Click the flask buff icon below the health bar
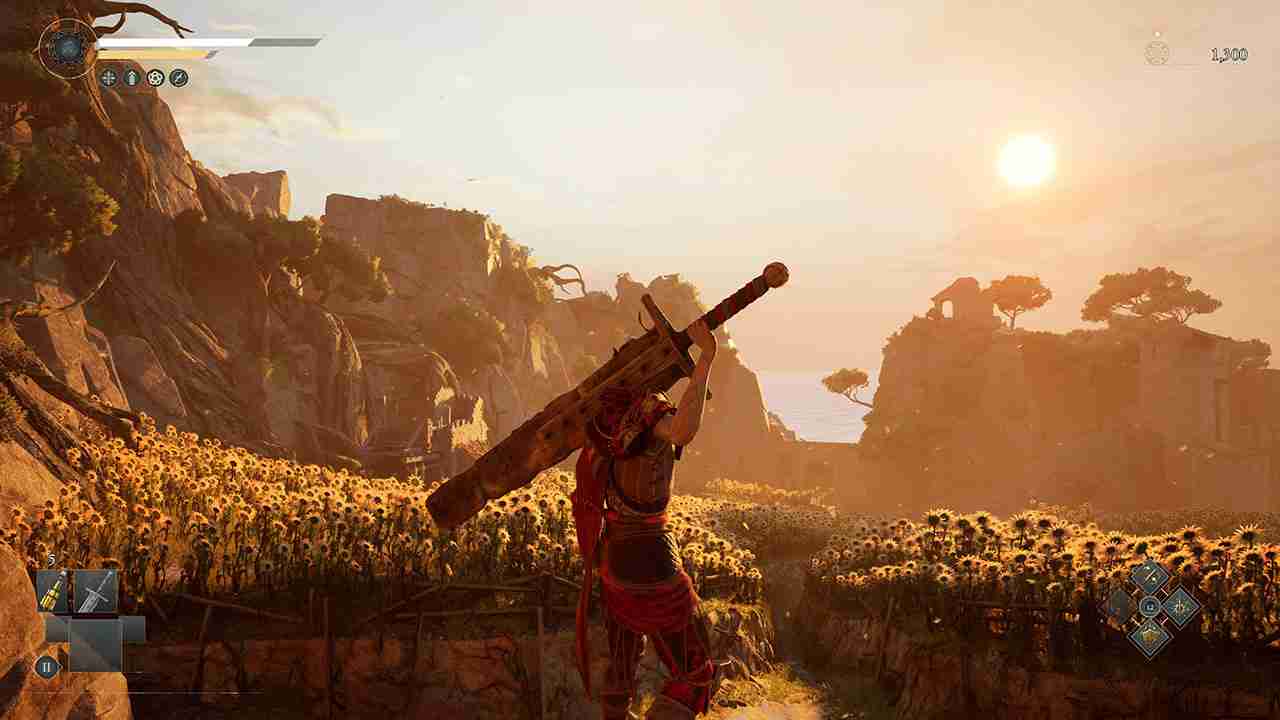This screenshot has height=720, width=1280. click(132, 77)
